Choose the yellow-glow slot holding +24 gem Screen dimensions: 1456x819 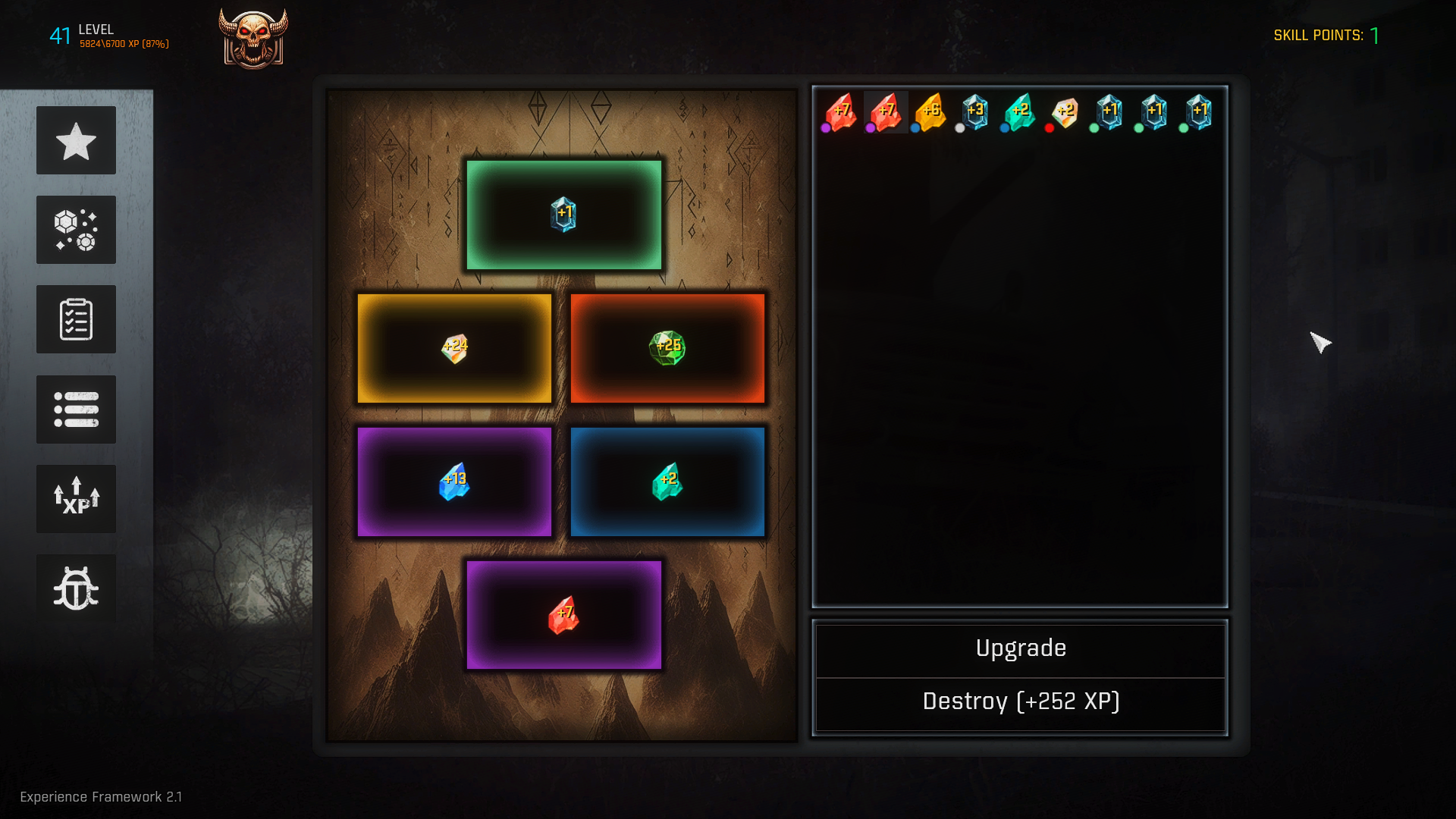click(x=454, y=348)
